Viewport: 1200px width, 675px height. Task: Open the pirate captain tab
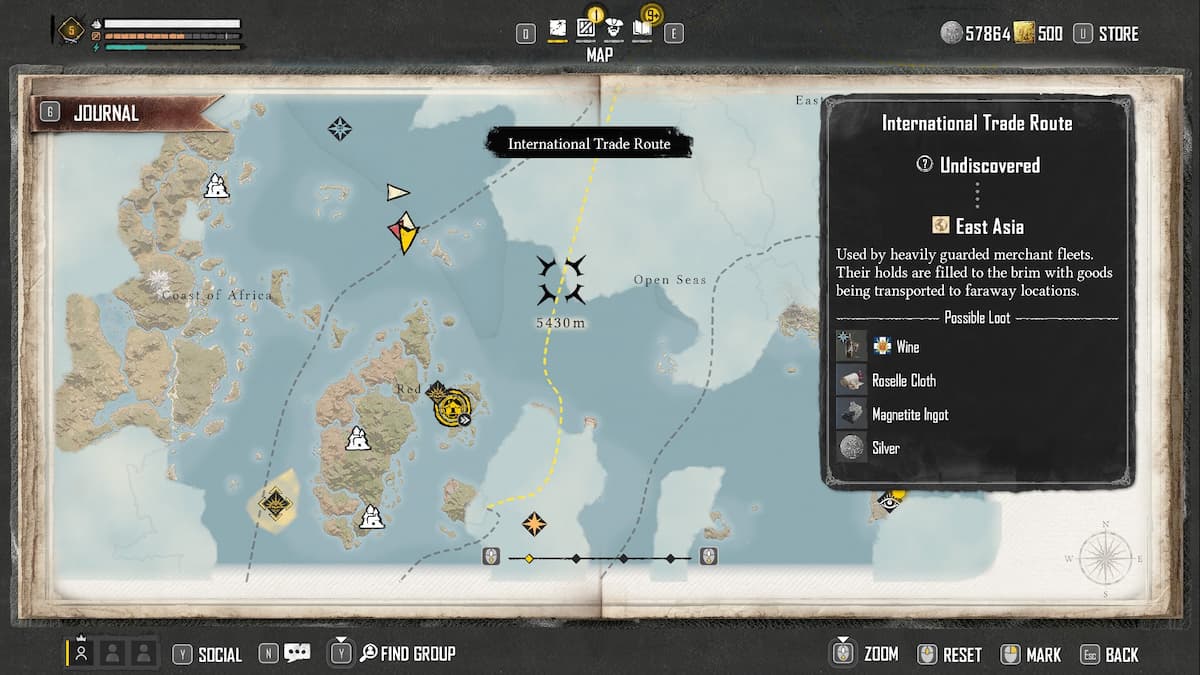(x=614, y=30)
